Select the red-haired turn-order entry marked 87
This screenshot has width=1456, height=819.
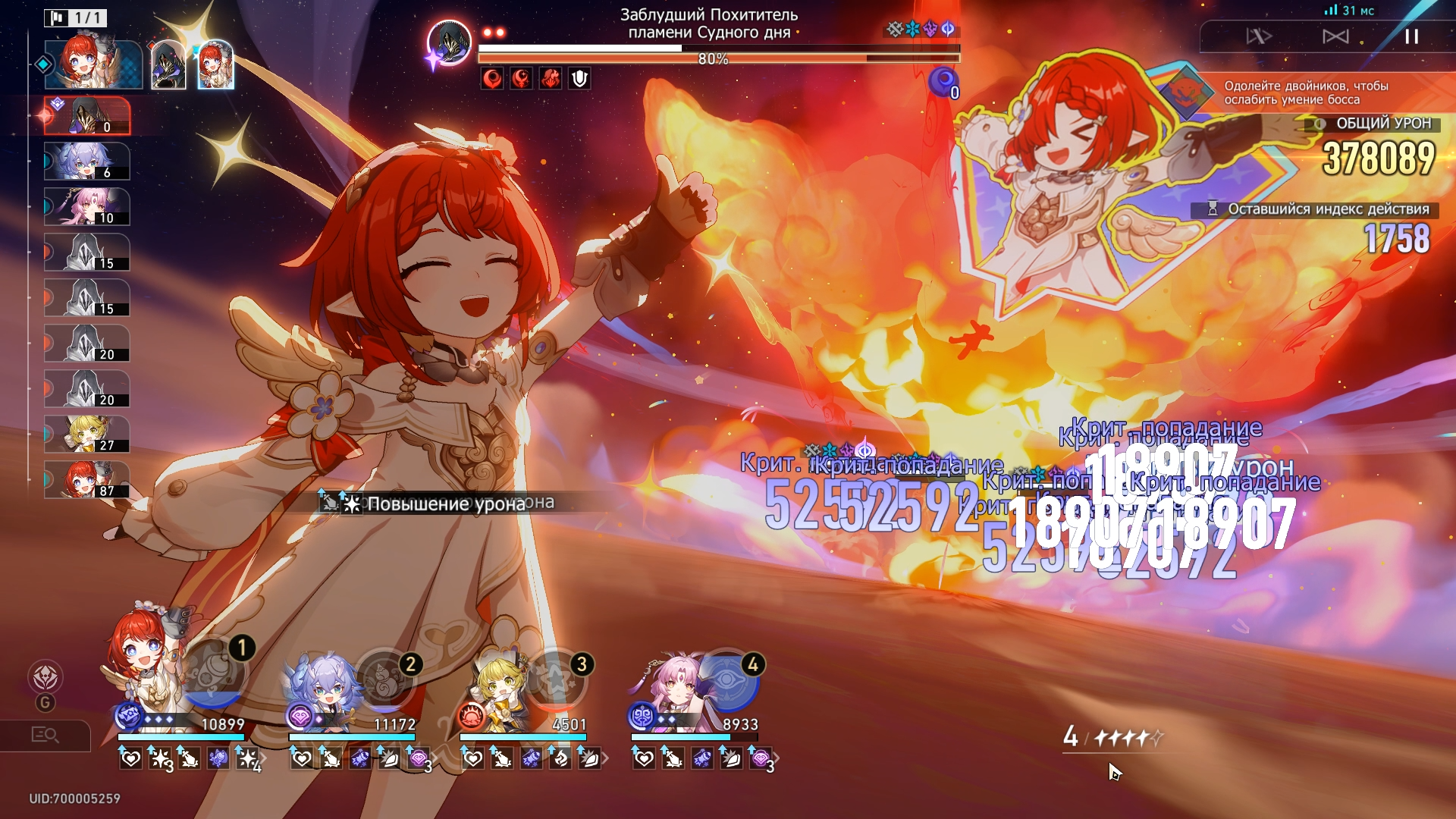pyautogui.click(x=87, y=480)
